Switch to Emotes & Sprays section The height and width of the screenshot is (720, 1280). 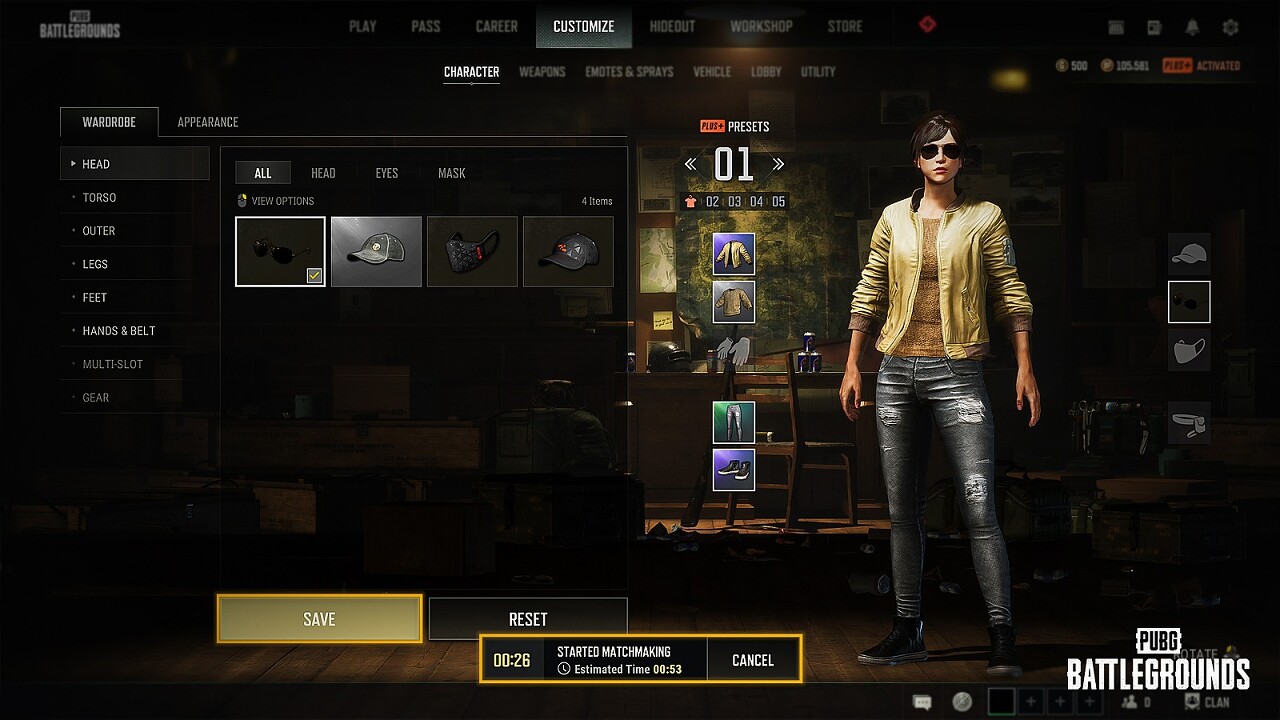tap(629, 72)
